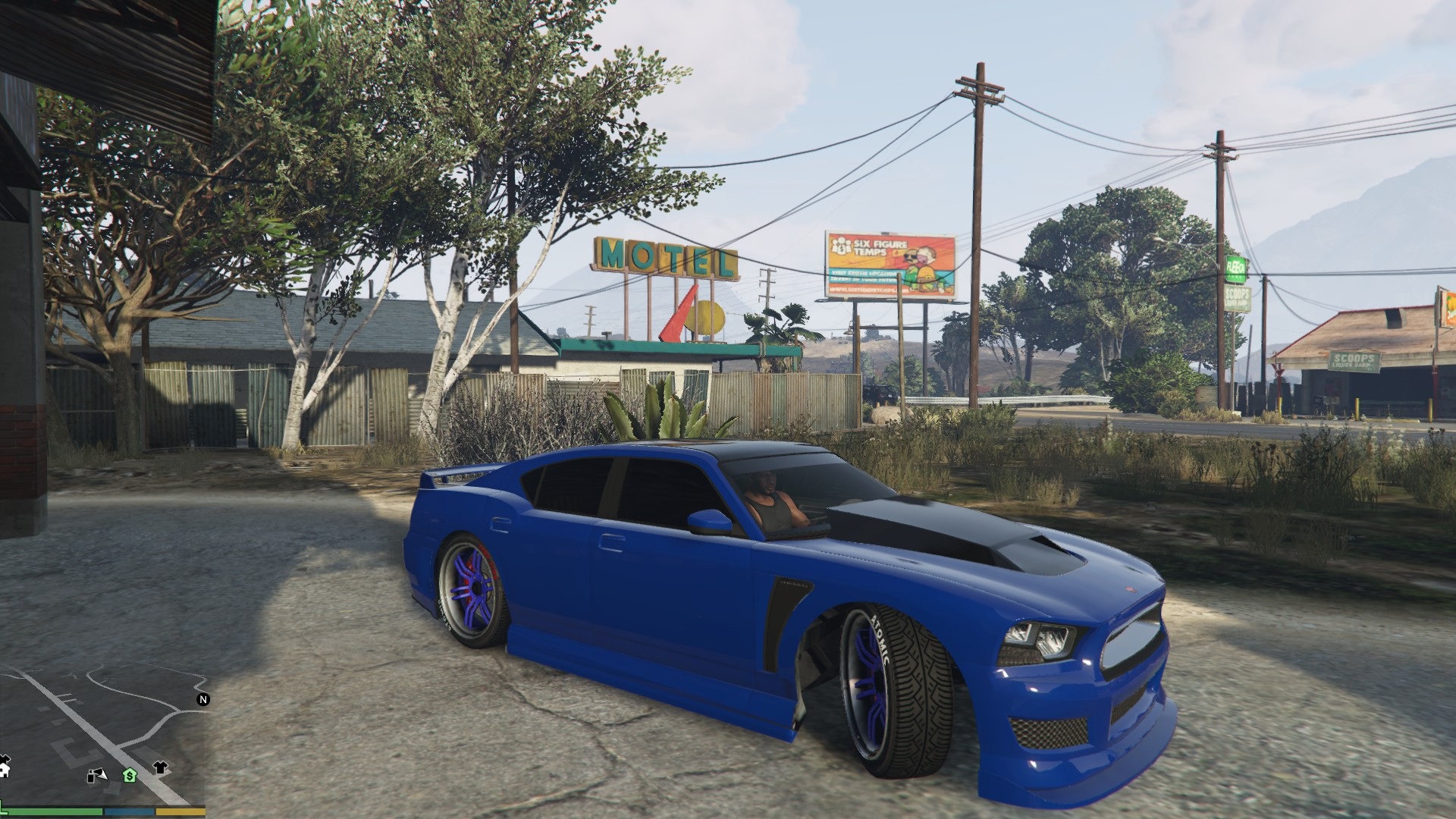This screenshot has width=1456, height=819.
Task: Click the clothing store shirt blip beside the road
Action: pyautogui.click(x=160, y=767)
